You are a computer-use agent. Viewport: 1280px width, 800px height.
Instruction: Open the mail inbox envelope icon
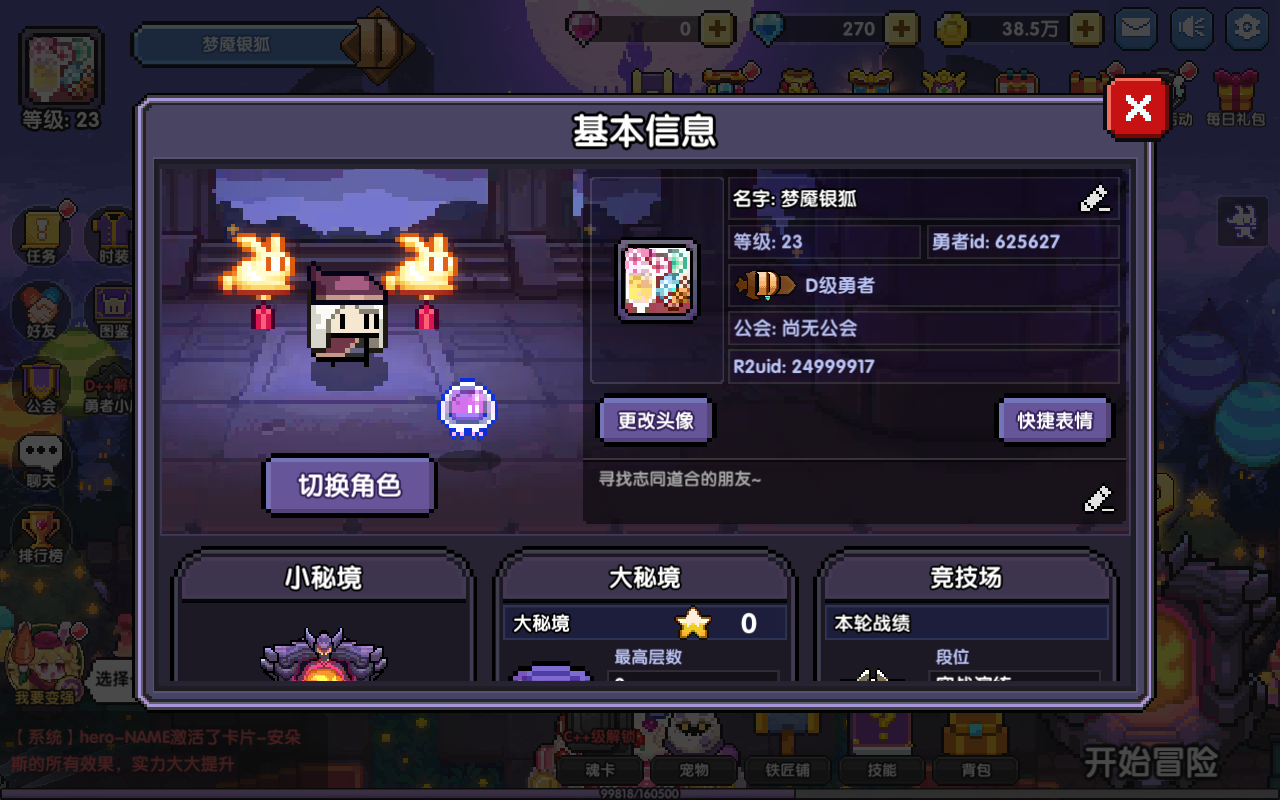pyautogui.click(x=1135, y=28)
